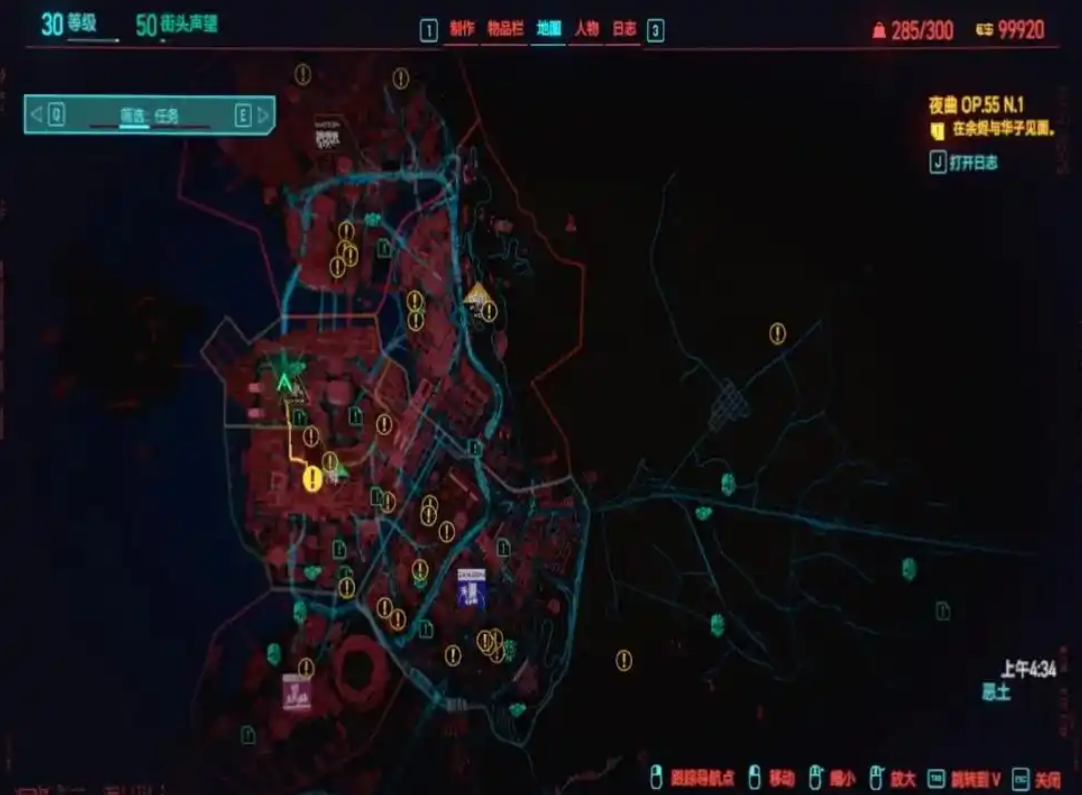1082x795 pixels.
Task: Click the quest marker far east in the Badlands
Action: [777, 334]
